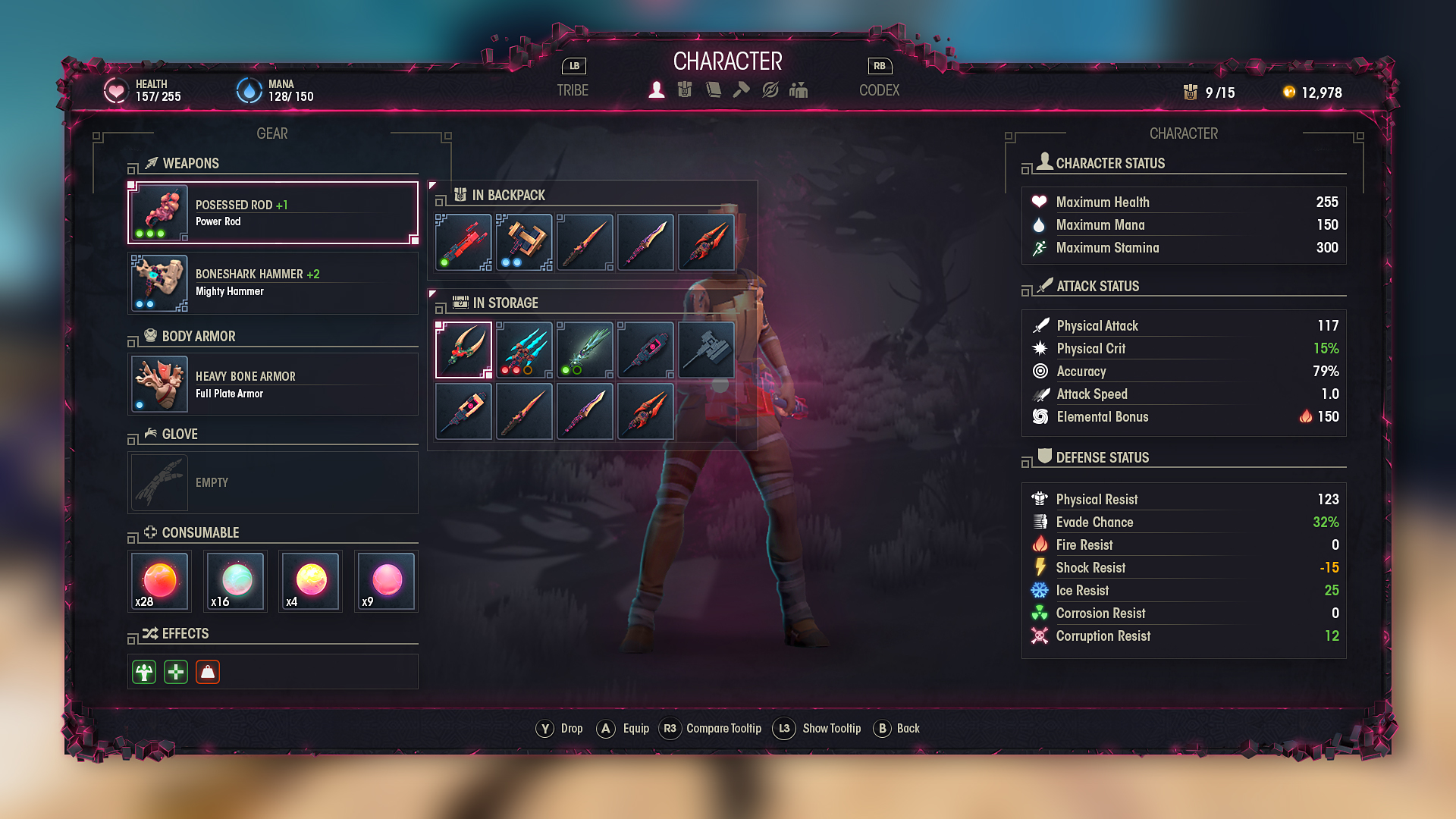Open the character silhouette tab
1456x819 pixels.
[x=657, y=90]
